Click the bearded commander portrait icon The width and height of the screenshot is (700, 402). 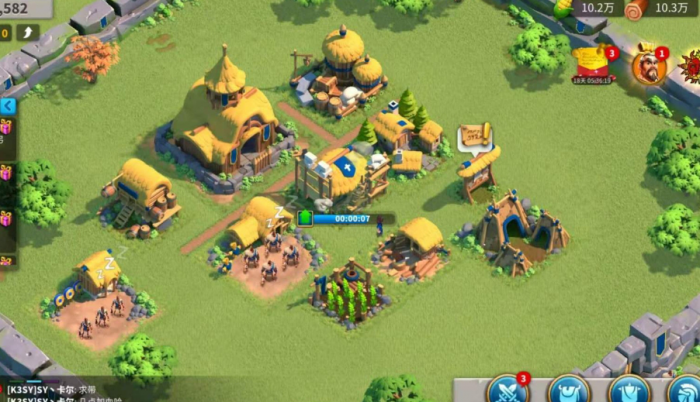click(648, 66)
